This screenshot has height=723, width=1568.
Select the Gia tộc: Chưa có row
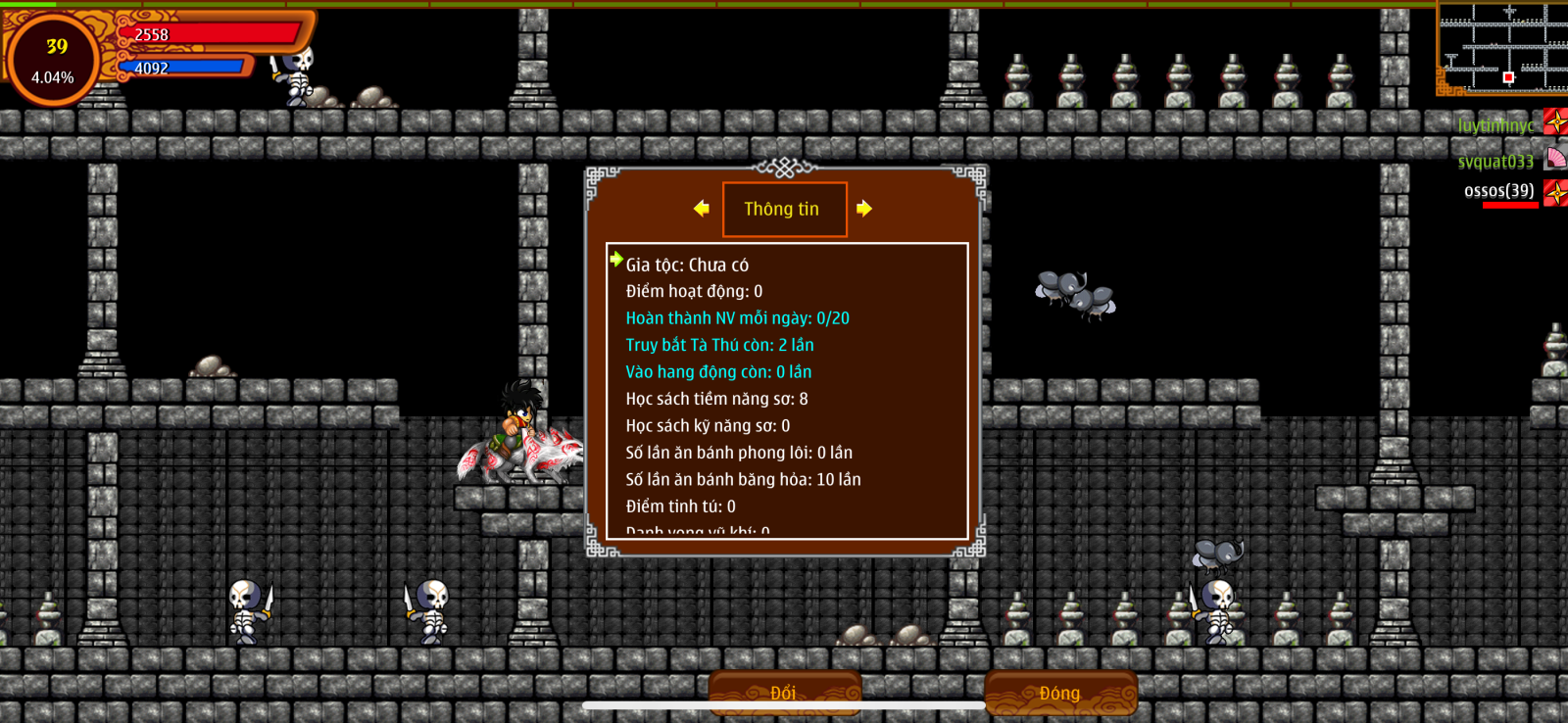coord(687,265)
